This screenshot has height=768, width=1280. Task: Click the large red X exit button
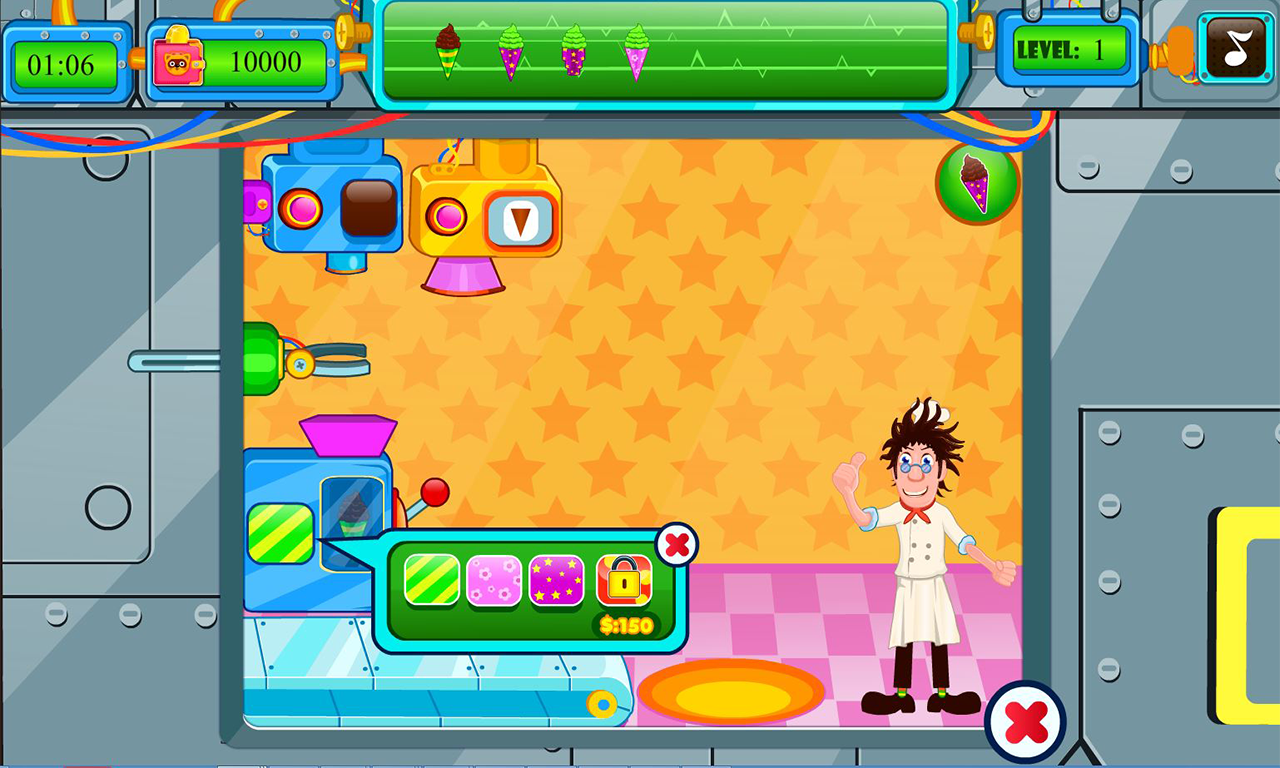point(1025,721)
